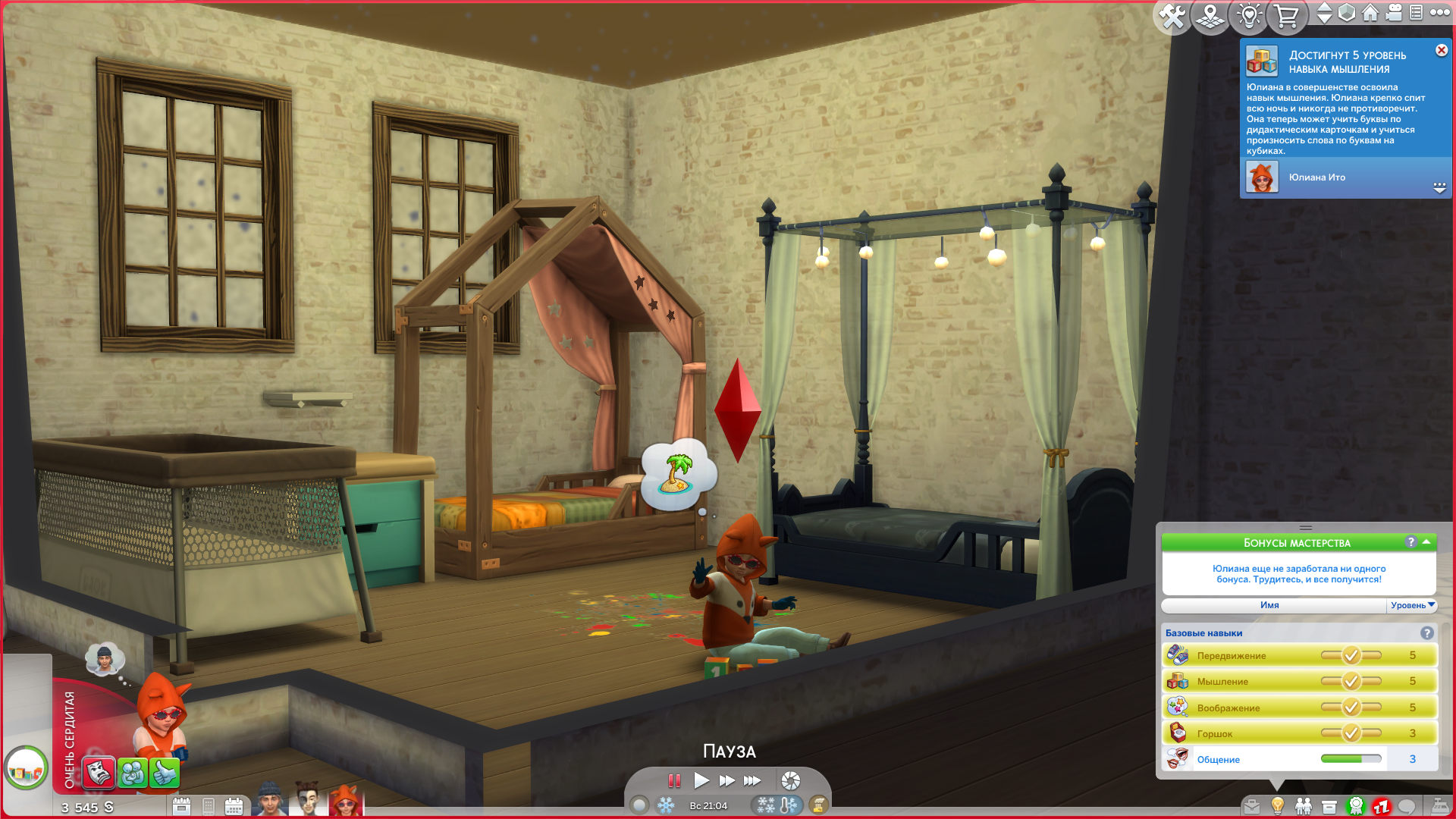The image size is (1456, 819).
Task: Click the Юлиана Ито portrait in the notification
Action: [x=1262, y=177]
